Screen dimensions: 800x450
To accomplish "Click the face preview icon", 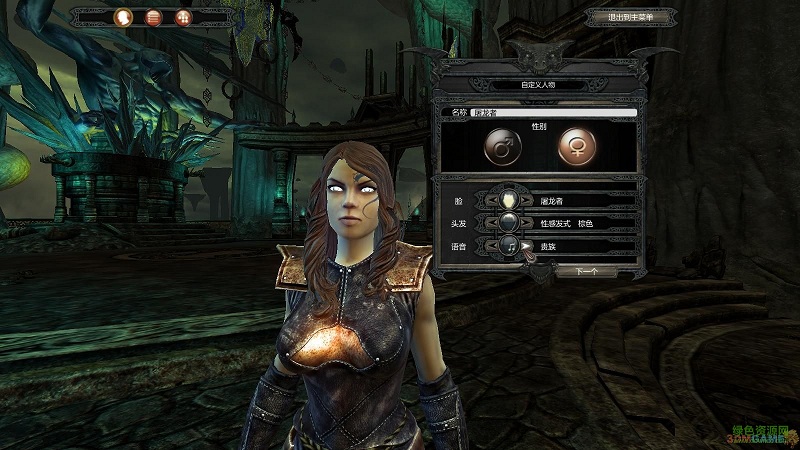I will tap(509, 200).
